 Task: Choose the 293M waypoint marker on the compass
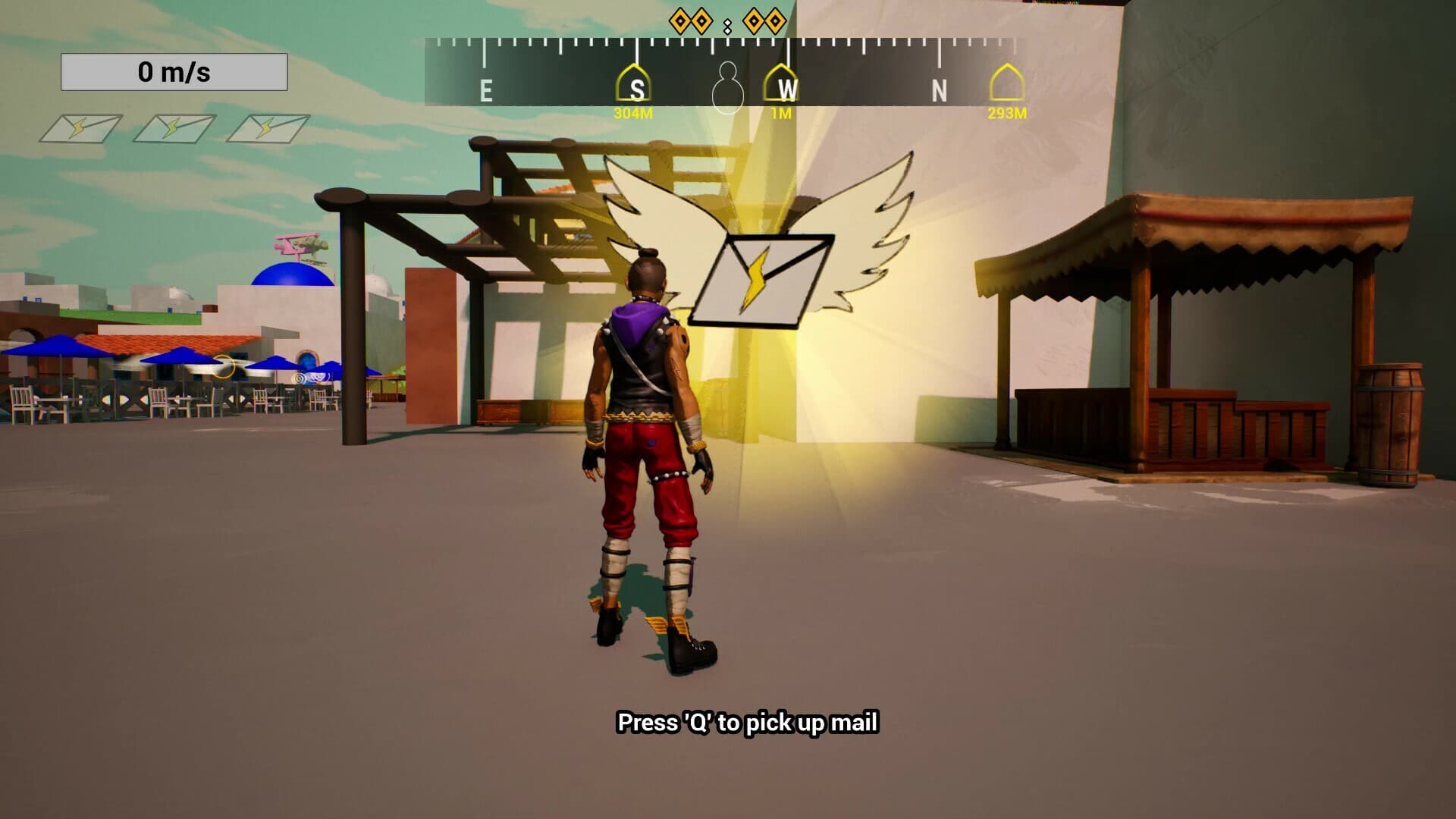coord(1007,84)
